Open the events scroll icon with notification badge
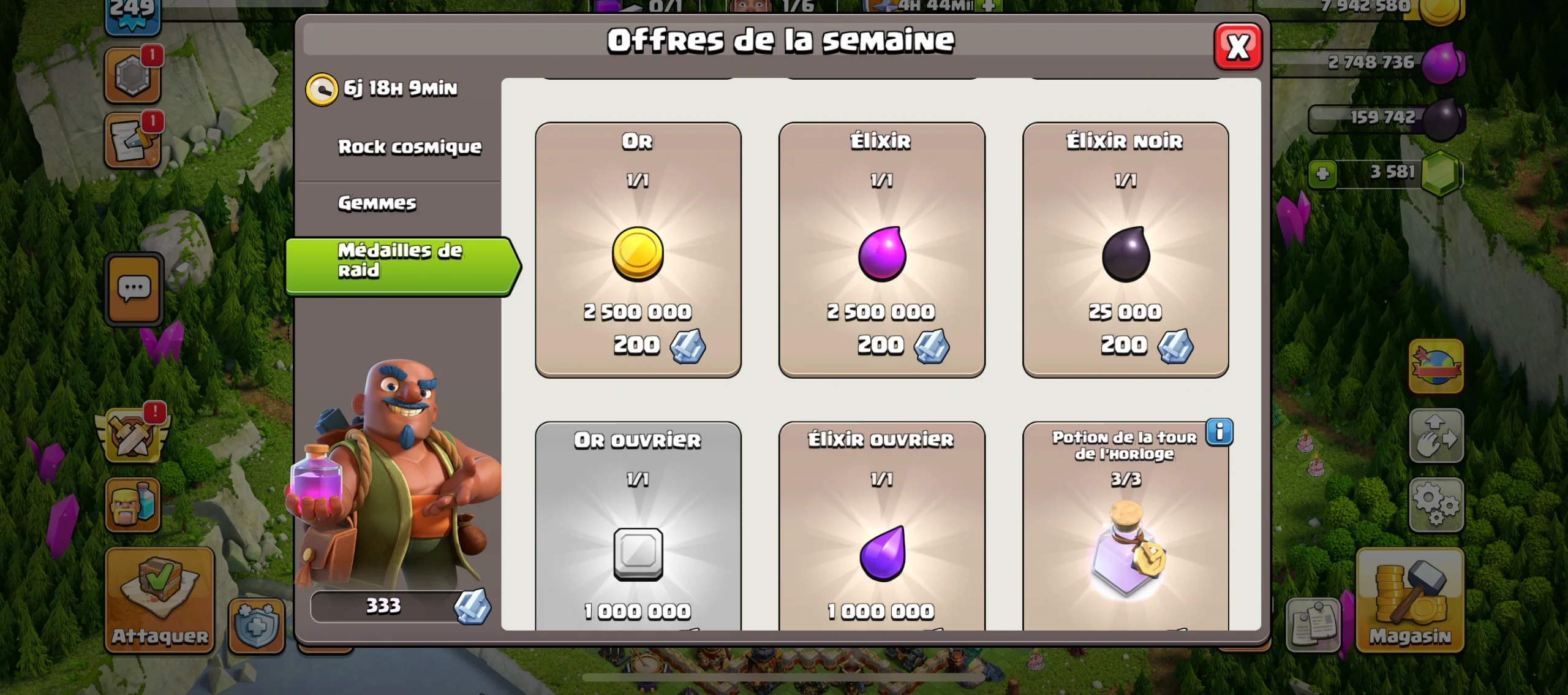 [132, 141]
